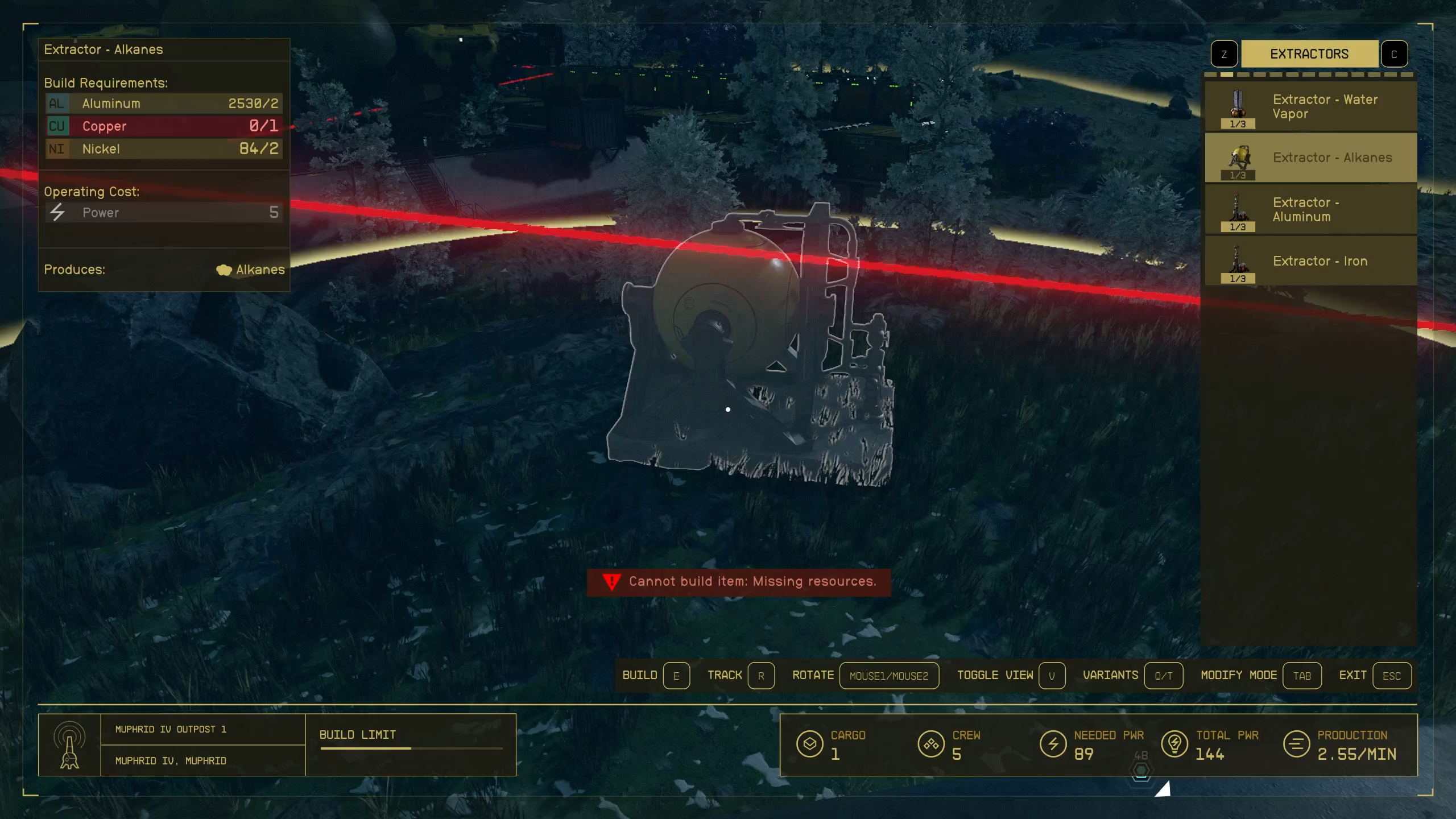1456x819 pixels.
Task: Select the Copper requirement row
Action: (164, 126)
